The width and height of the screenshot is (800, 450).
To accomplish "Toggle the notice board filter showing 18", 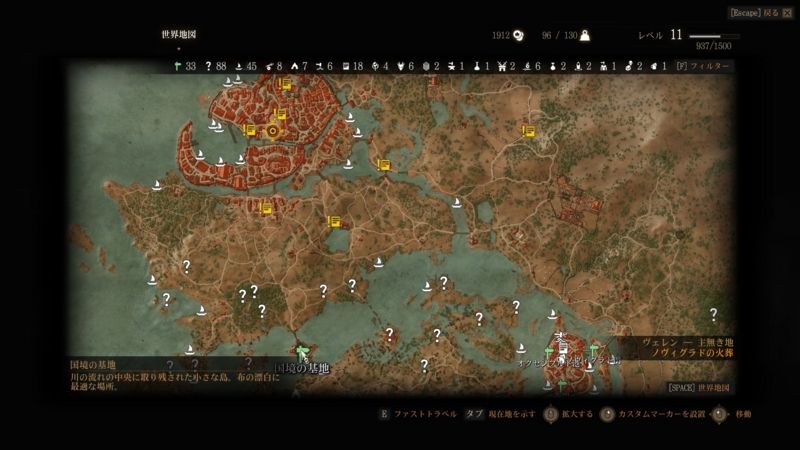I will (346, 66).
